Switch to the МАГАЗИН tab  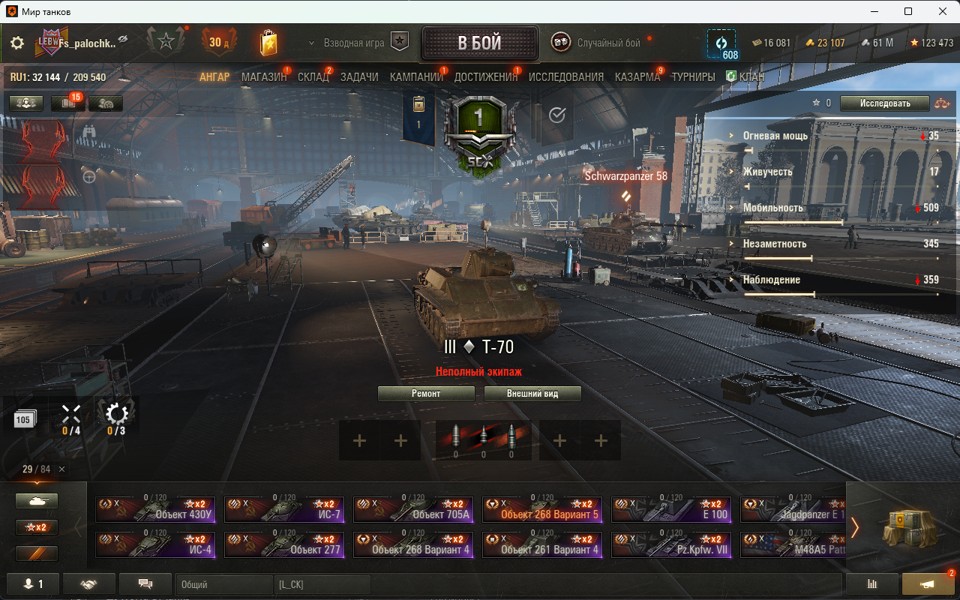[264, 77]
